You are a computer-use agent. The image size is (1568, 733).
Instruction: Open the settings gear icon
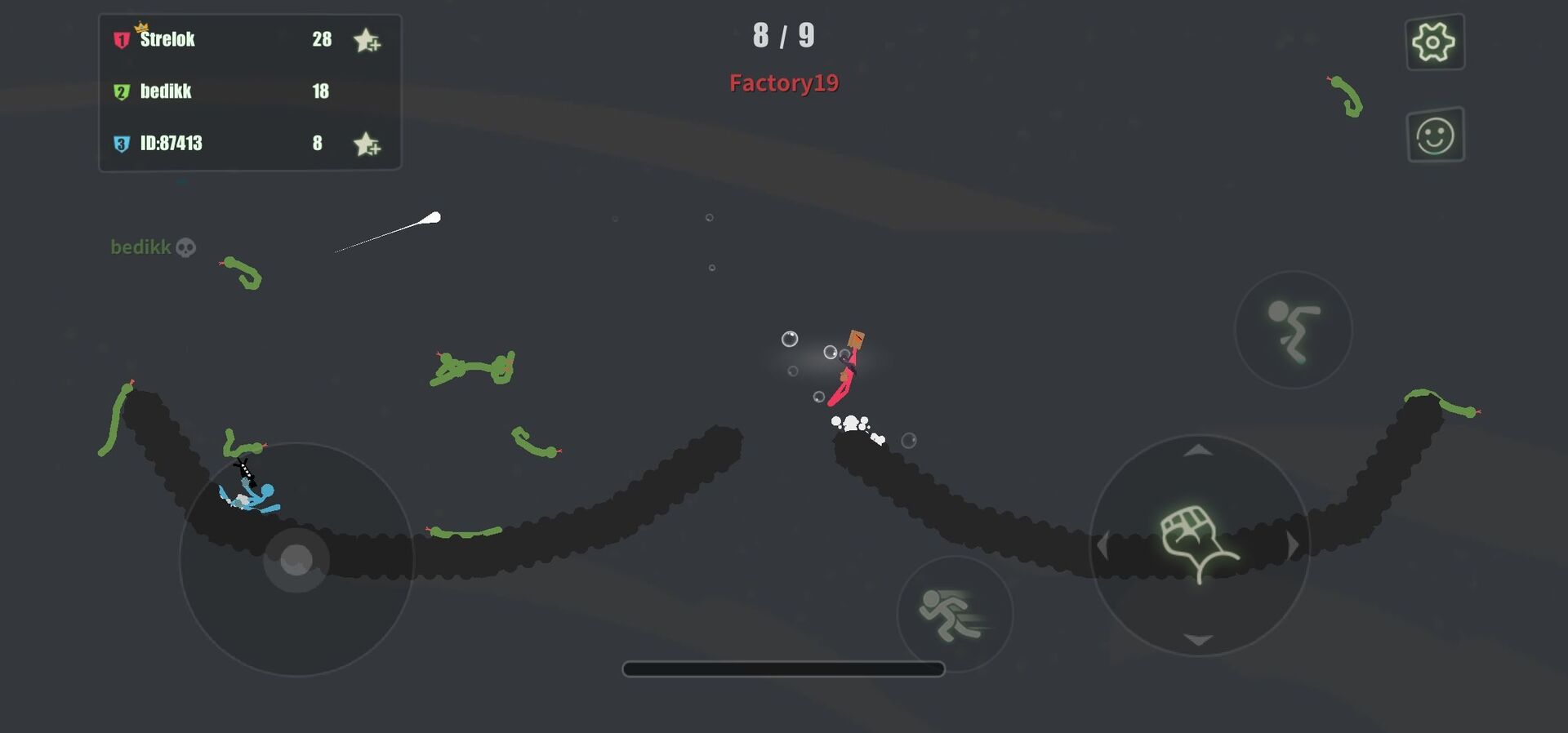click(x=1436, y=42)
